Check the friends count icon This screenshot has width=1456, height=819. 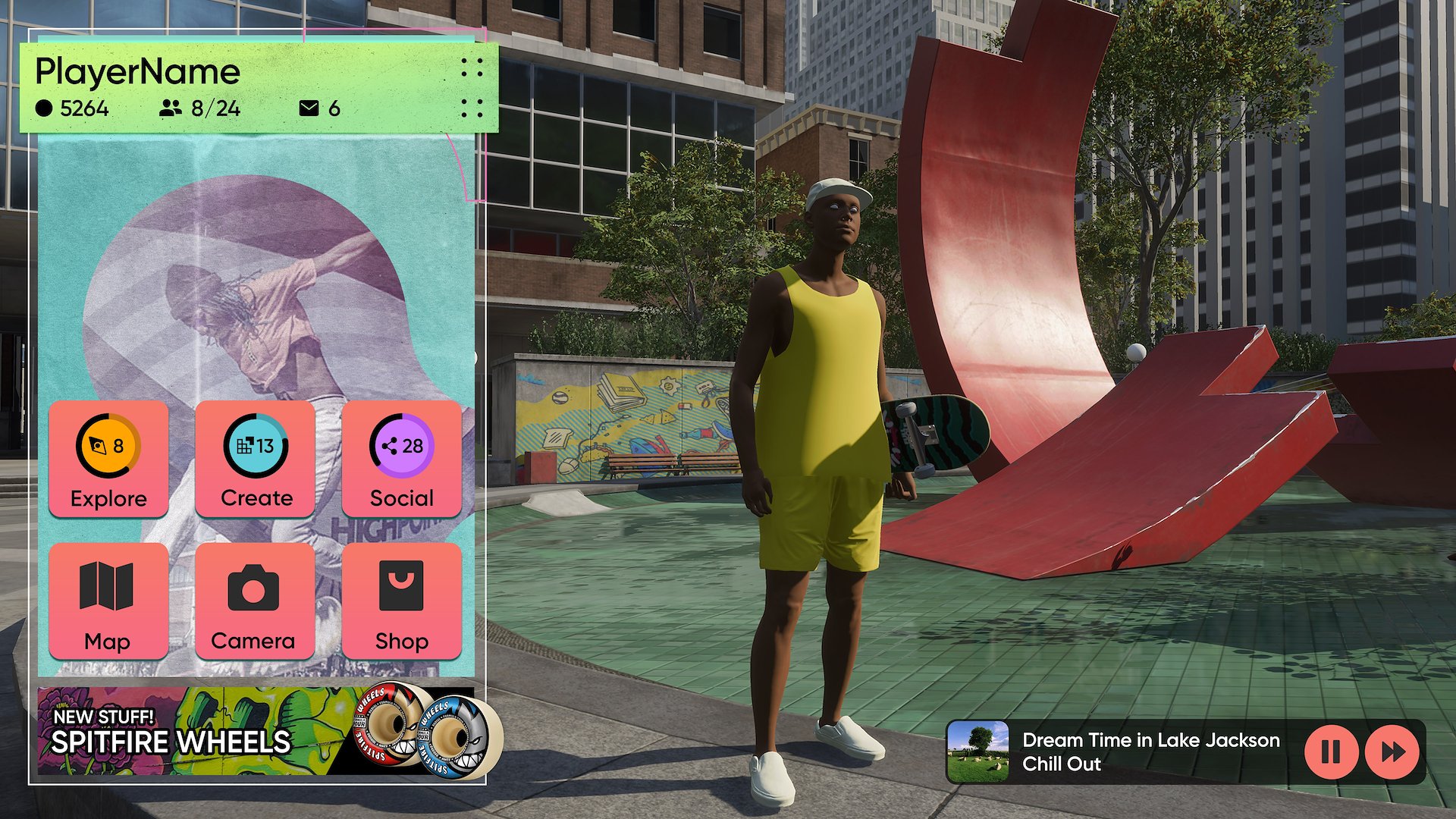pyautogui.click(x=171, y=108)
